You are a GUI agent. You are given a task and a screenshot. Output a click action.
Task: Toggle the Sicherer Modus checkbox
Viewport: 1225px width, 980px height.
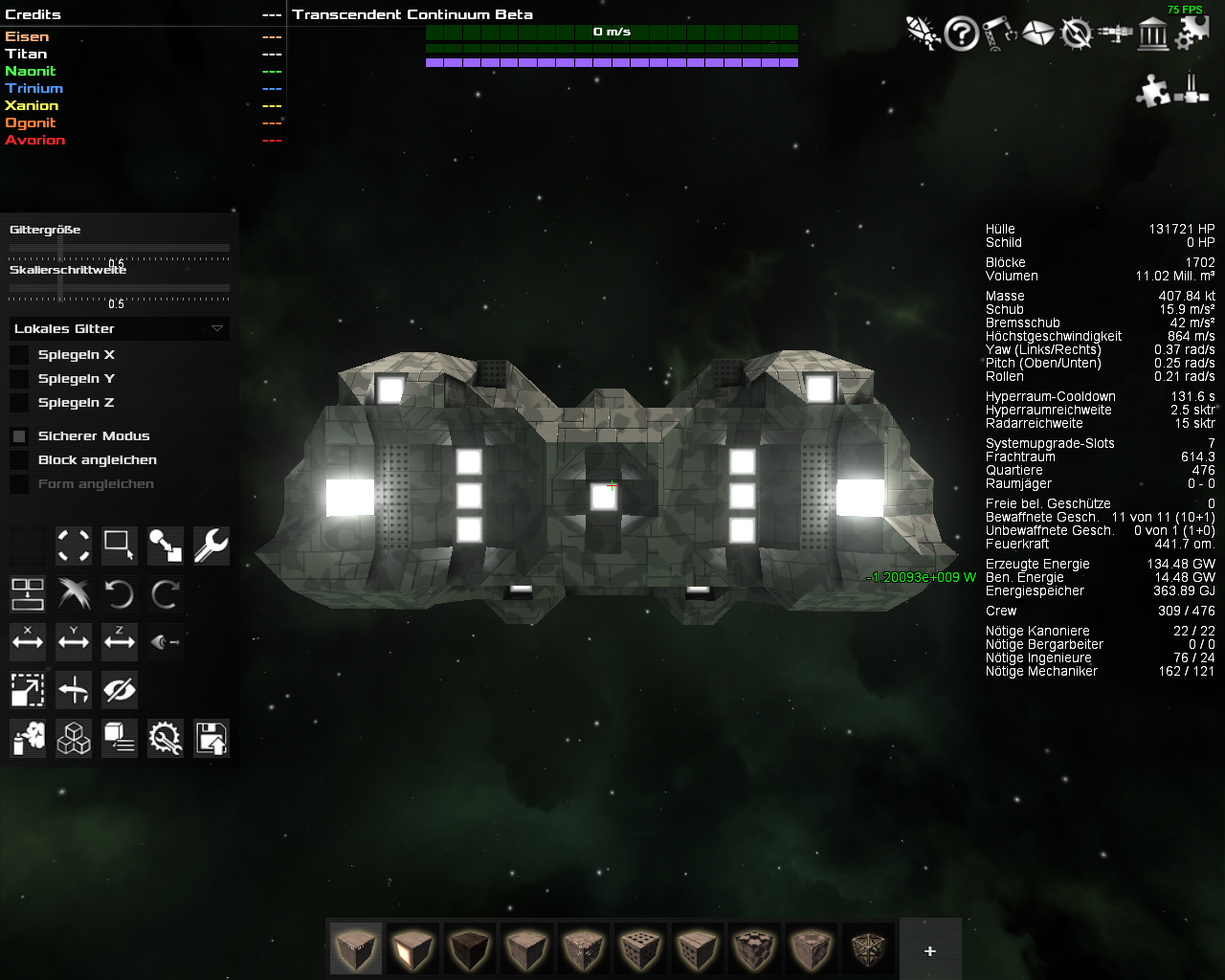point(19,436)
